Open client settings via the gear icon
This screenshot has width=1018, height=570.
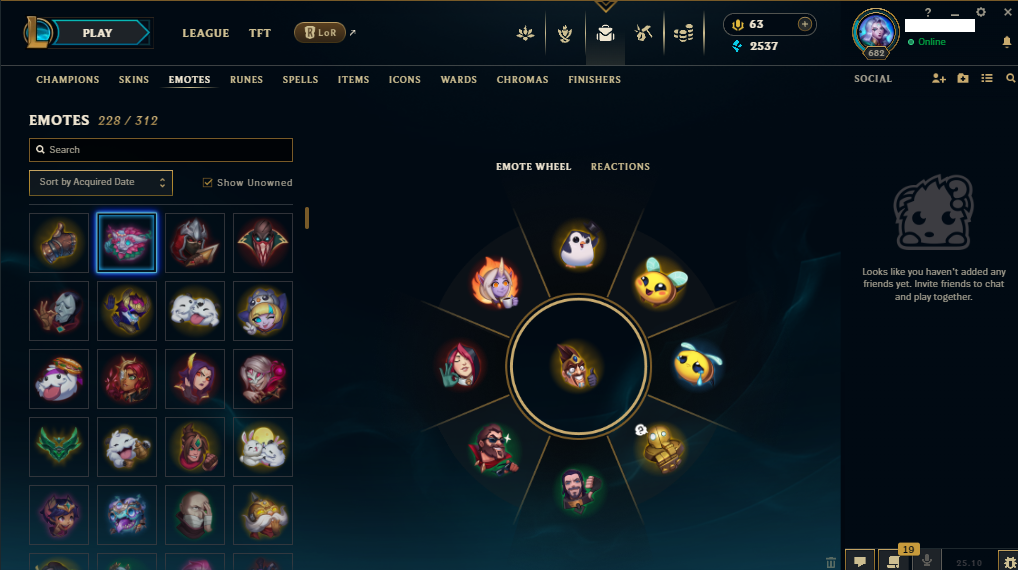[x=981, y=12]
